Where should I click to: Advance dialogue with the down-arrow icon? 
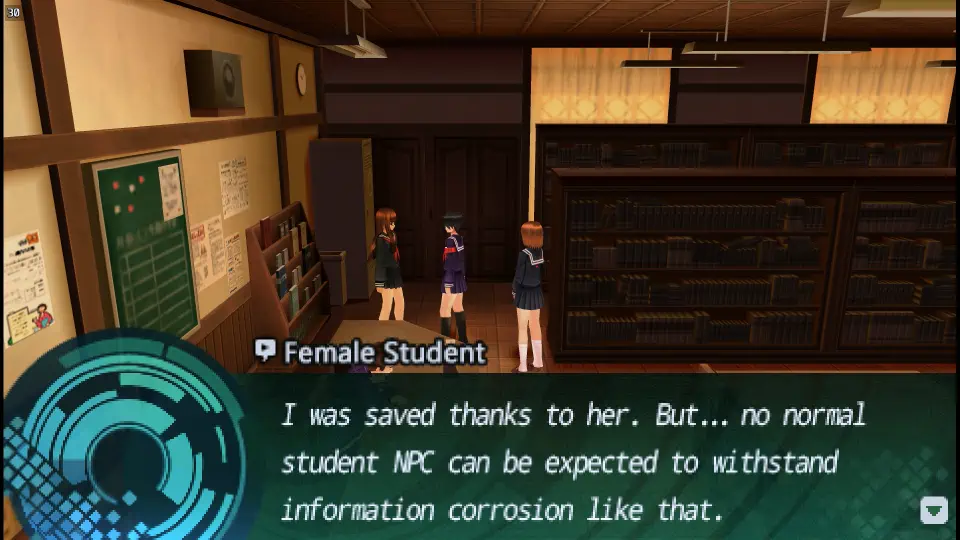(933, 510)
